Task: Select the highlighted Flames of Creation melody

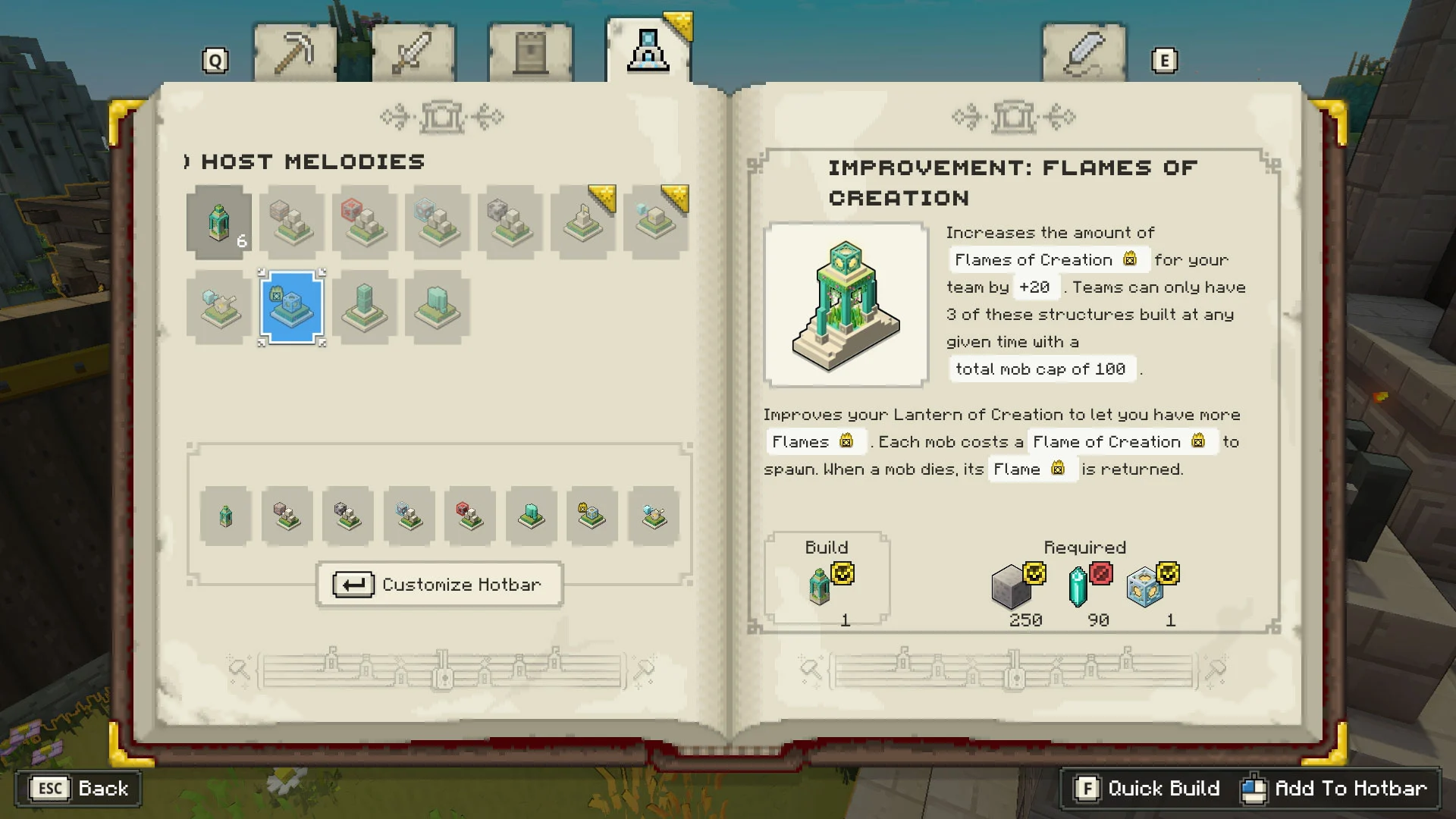Action: click(292, 307)
